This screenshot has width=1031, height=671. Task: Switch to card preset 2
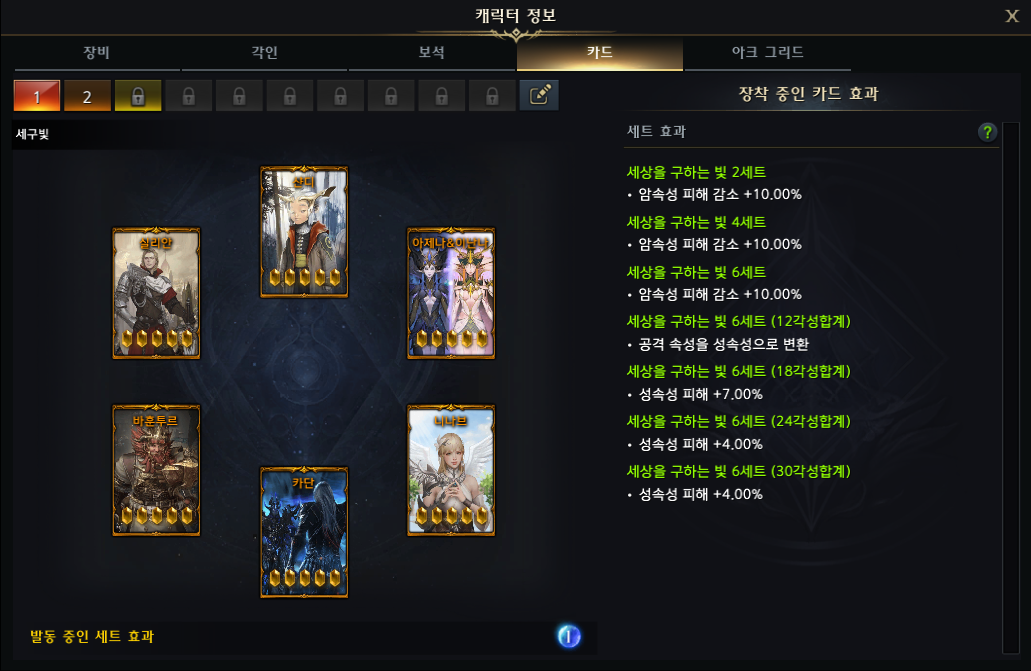click(87, 96)
